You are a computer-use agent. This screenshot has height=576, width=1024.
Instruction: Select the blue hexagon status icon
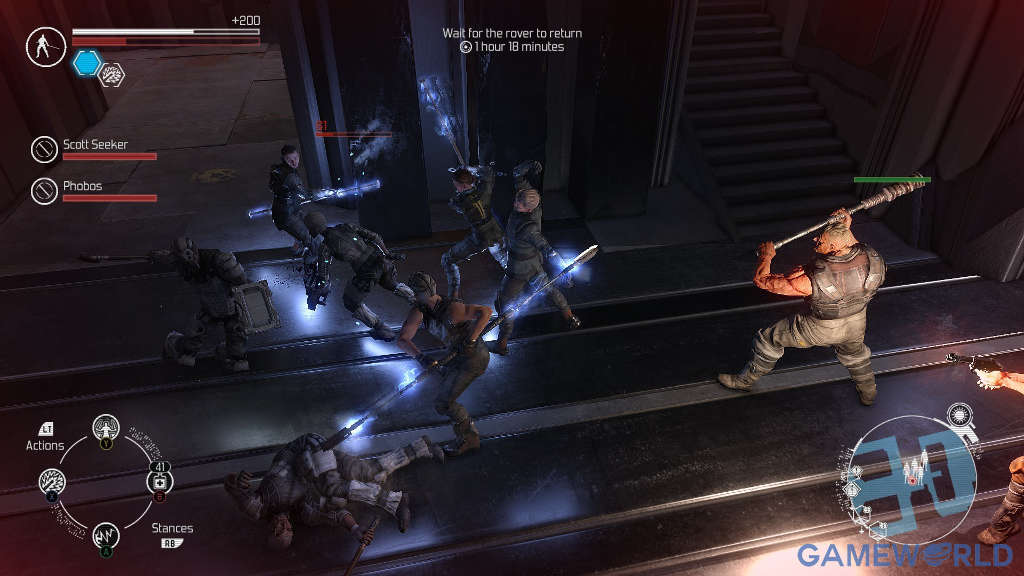click(87, 63)
